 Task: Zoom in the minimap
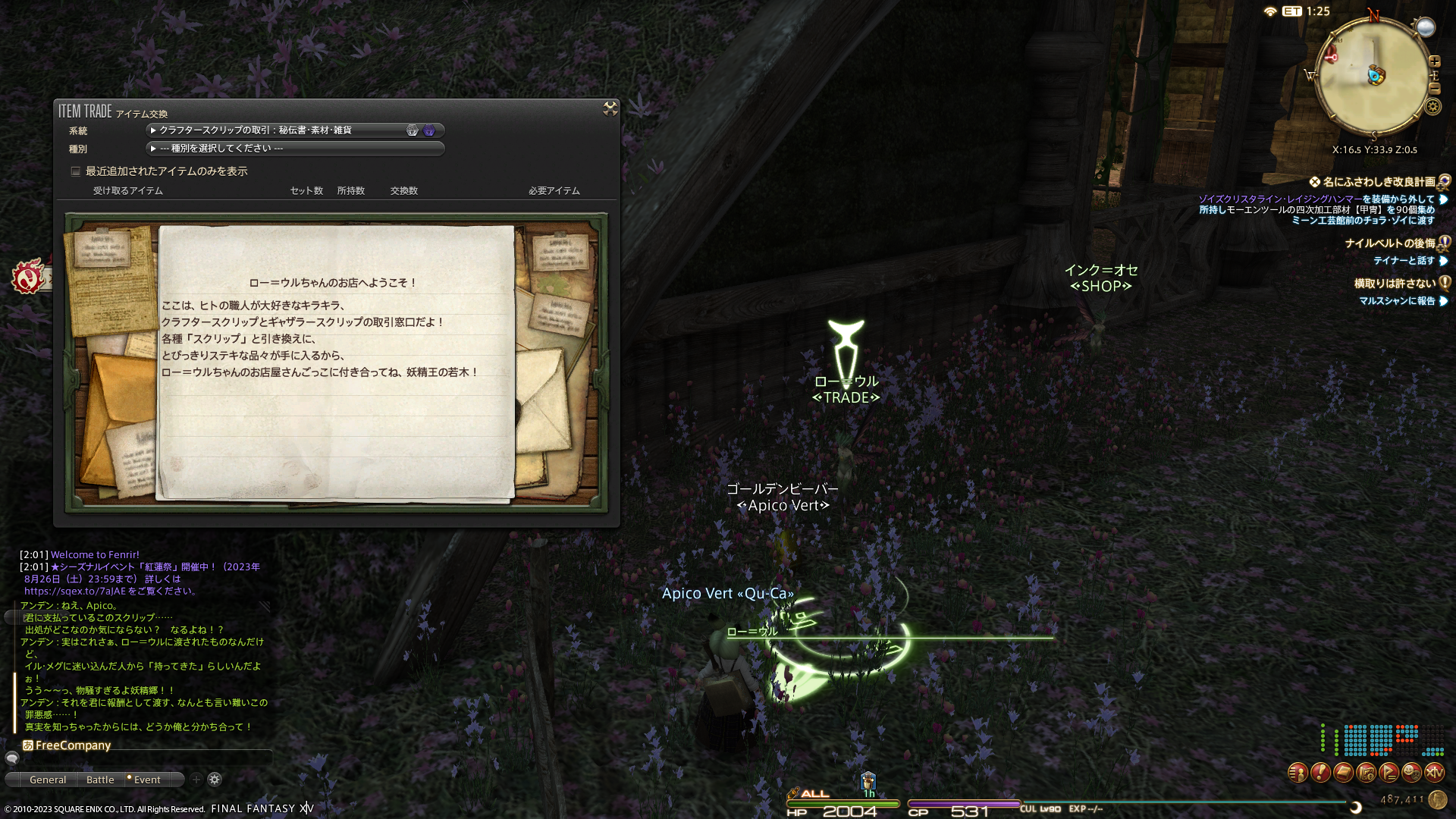tap(1435, 61)
